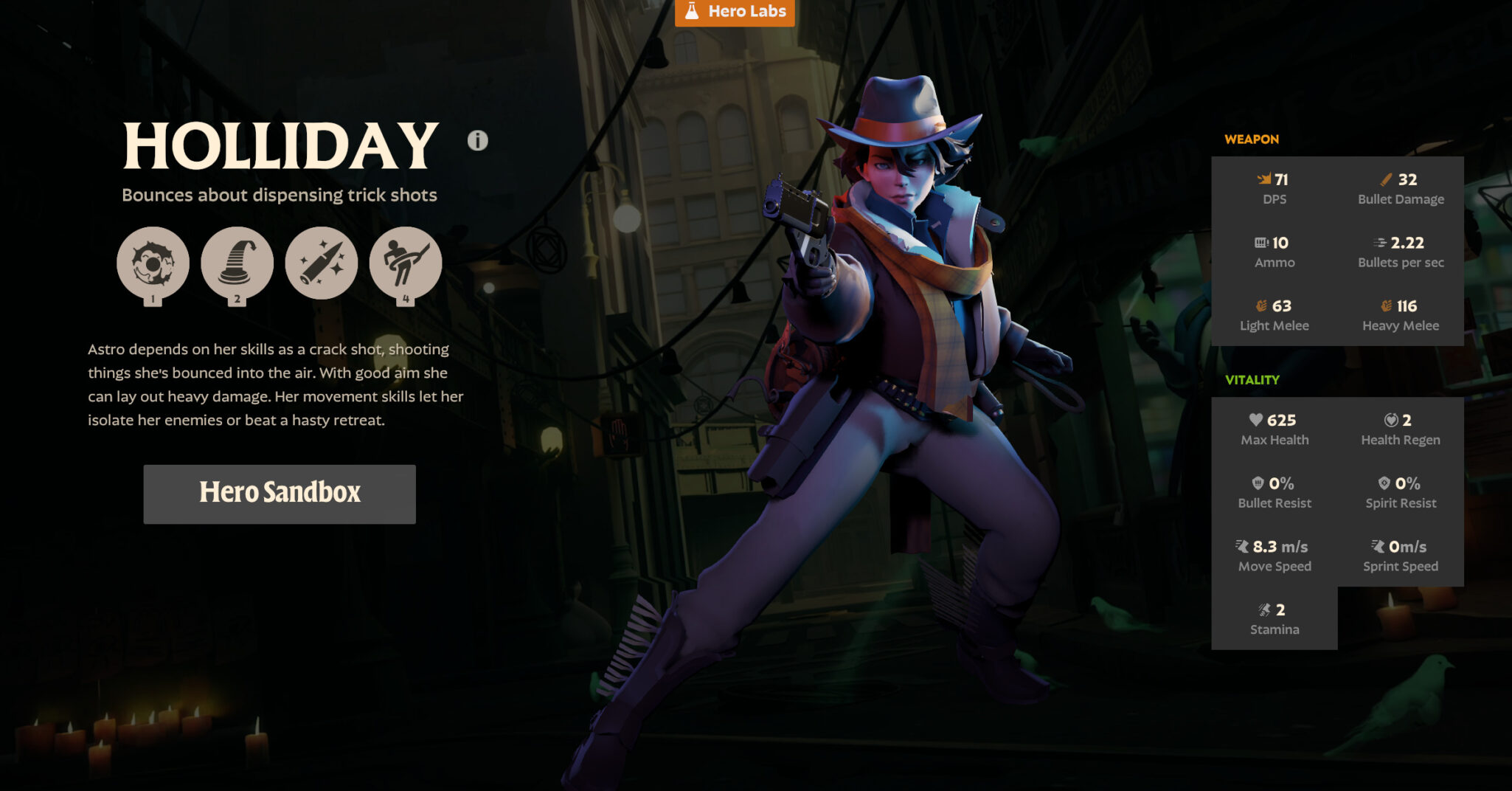Select the powder keg ability icon

pyautogui.click(x=153, y=263)
